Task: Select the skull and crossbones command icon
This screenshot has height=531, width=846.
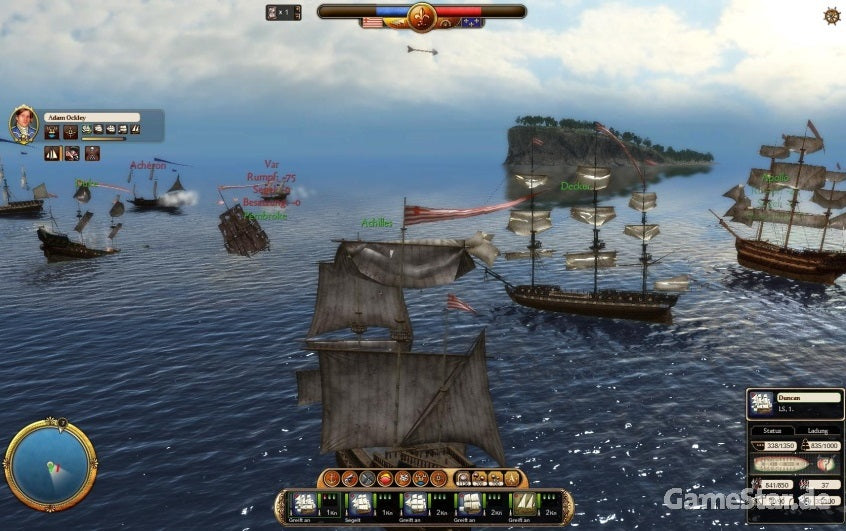Action: [x=403, y=479]
